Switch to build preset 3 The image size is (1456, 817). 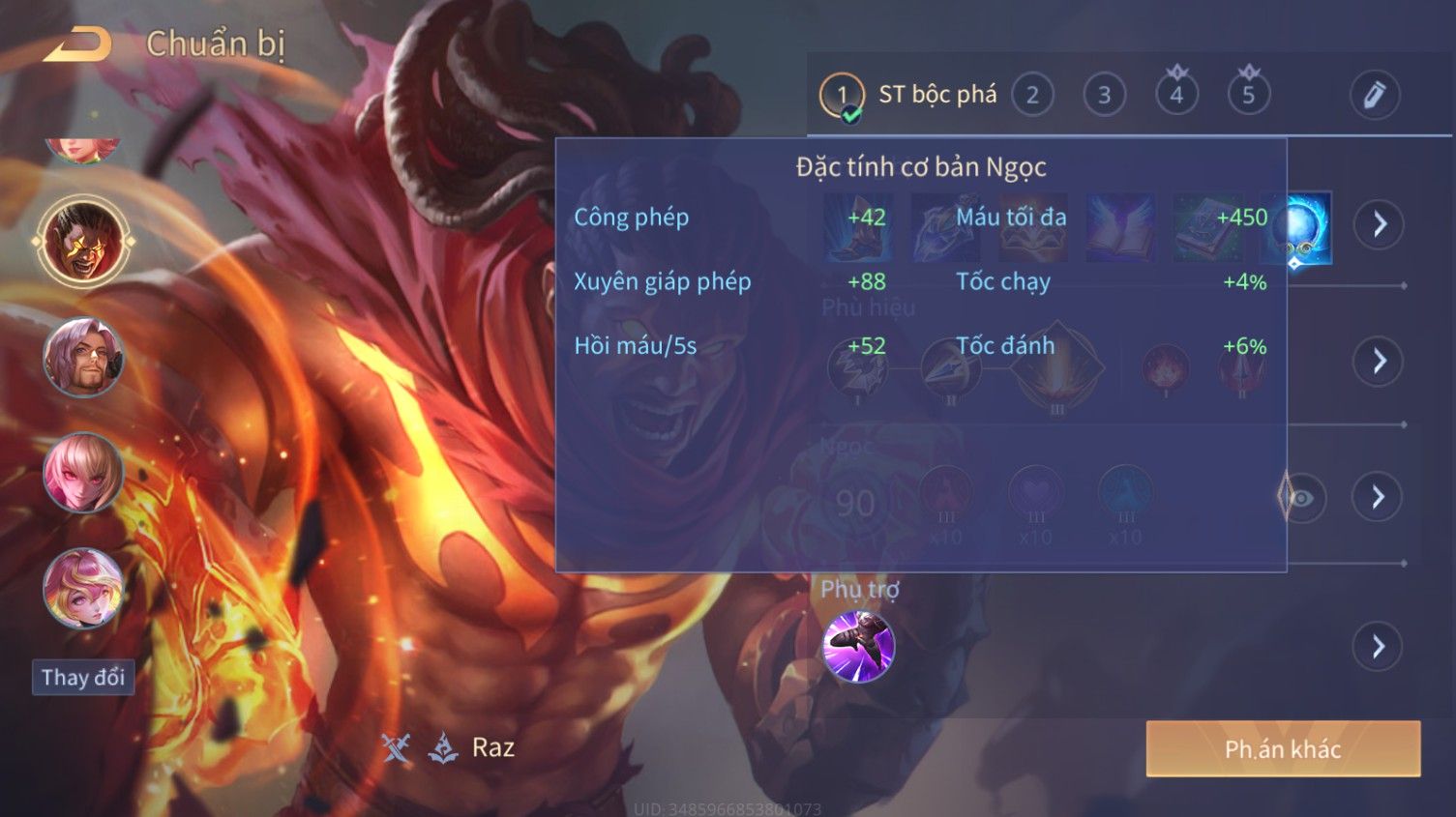[x=1104, y=95]
